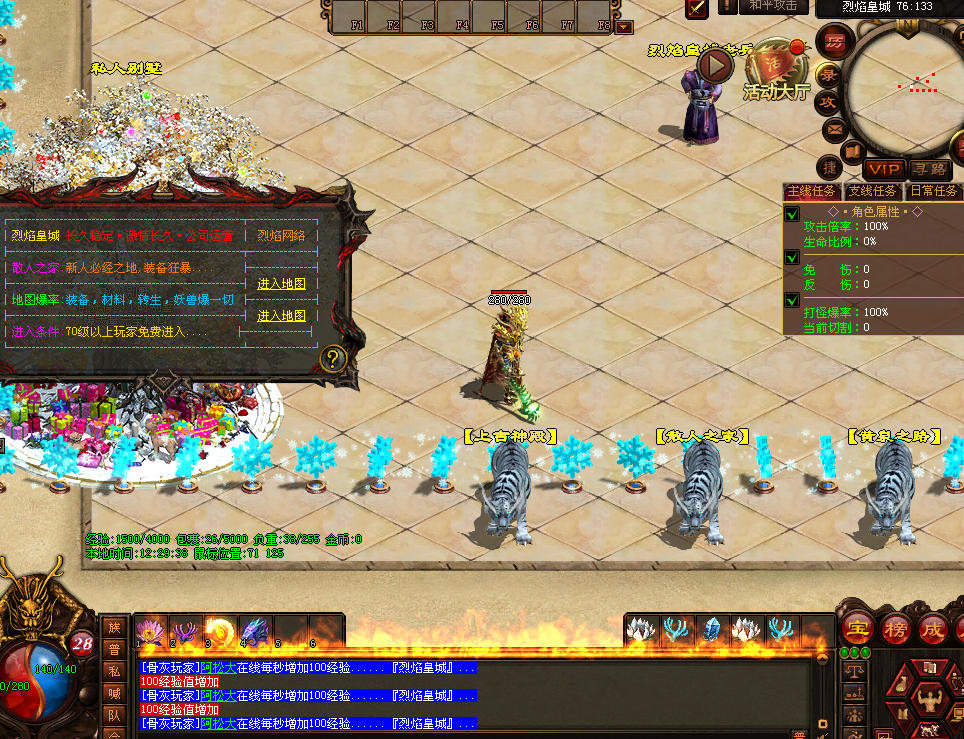Switch to the 主线任务 tab
The width and height of the screenshot is (964, 739).
click(811, 191)
